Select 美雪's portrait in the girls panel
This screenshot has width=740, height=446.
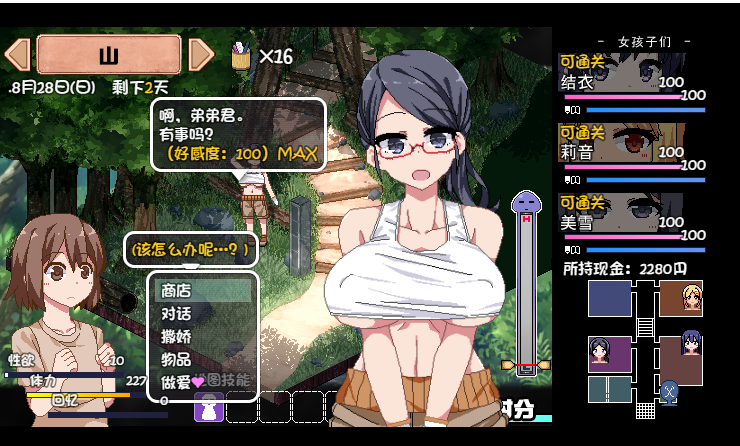click(x=621, y=213)
